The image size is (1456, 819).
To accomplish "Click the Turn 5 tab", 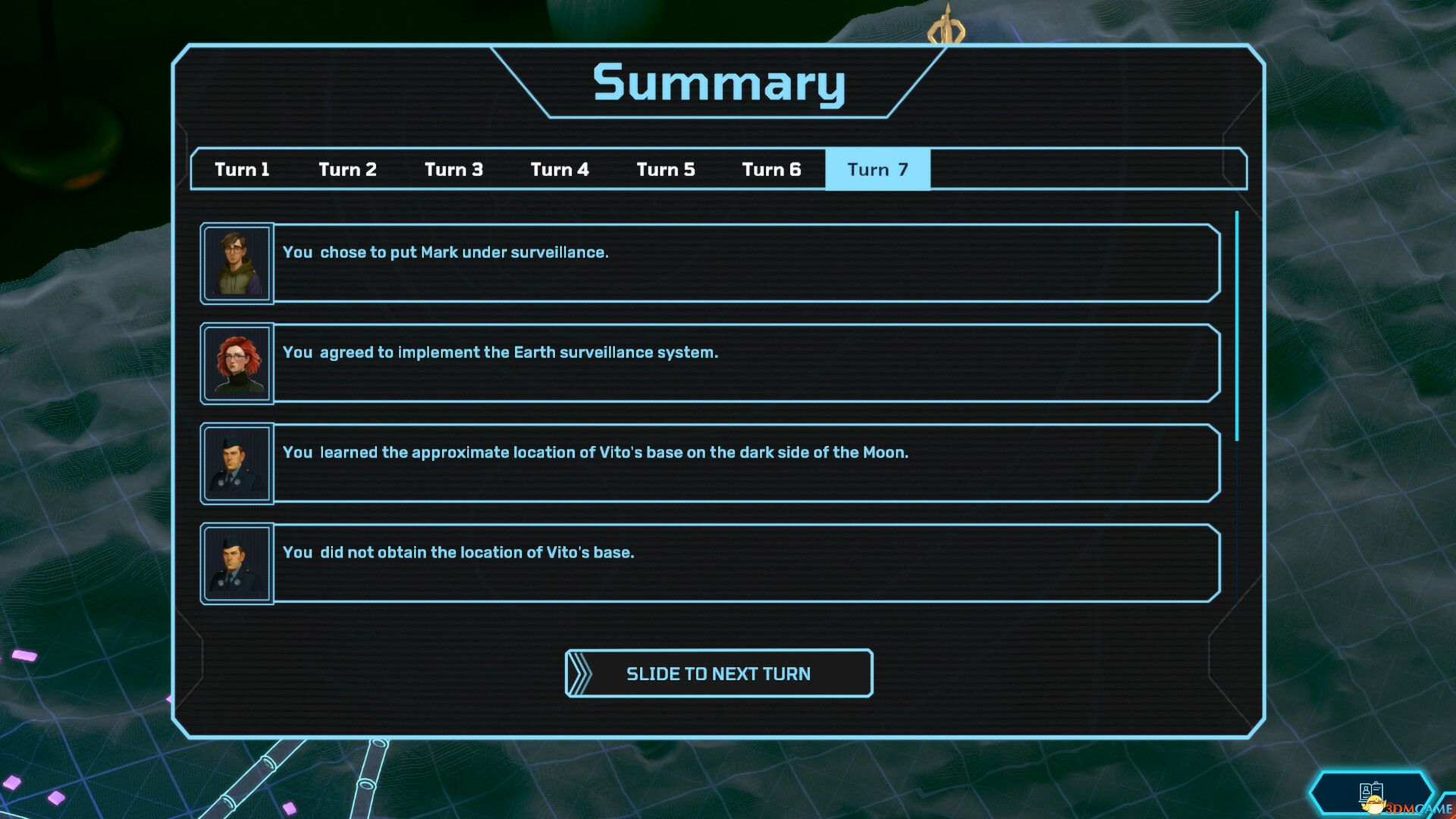I will [x=666, y=169].
